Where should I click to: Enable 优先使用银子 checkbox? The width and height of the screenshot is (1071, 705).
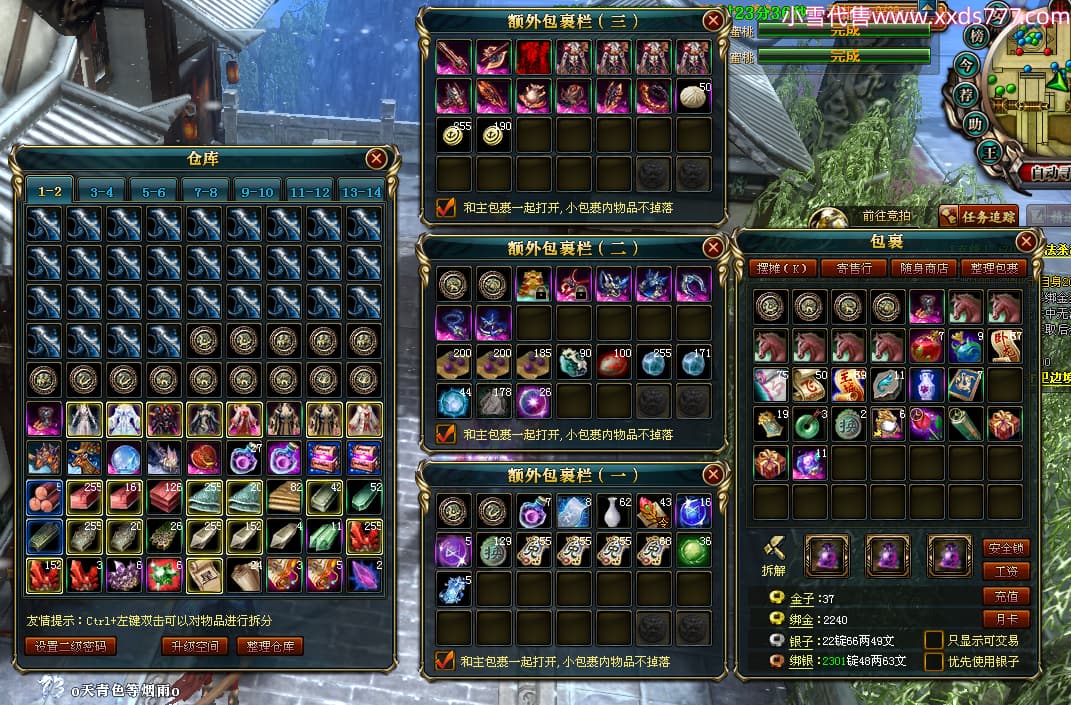[933, 661]
